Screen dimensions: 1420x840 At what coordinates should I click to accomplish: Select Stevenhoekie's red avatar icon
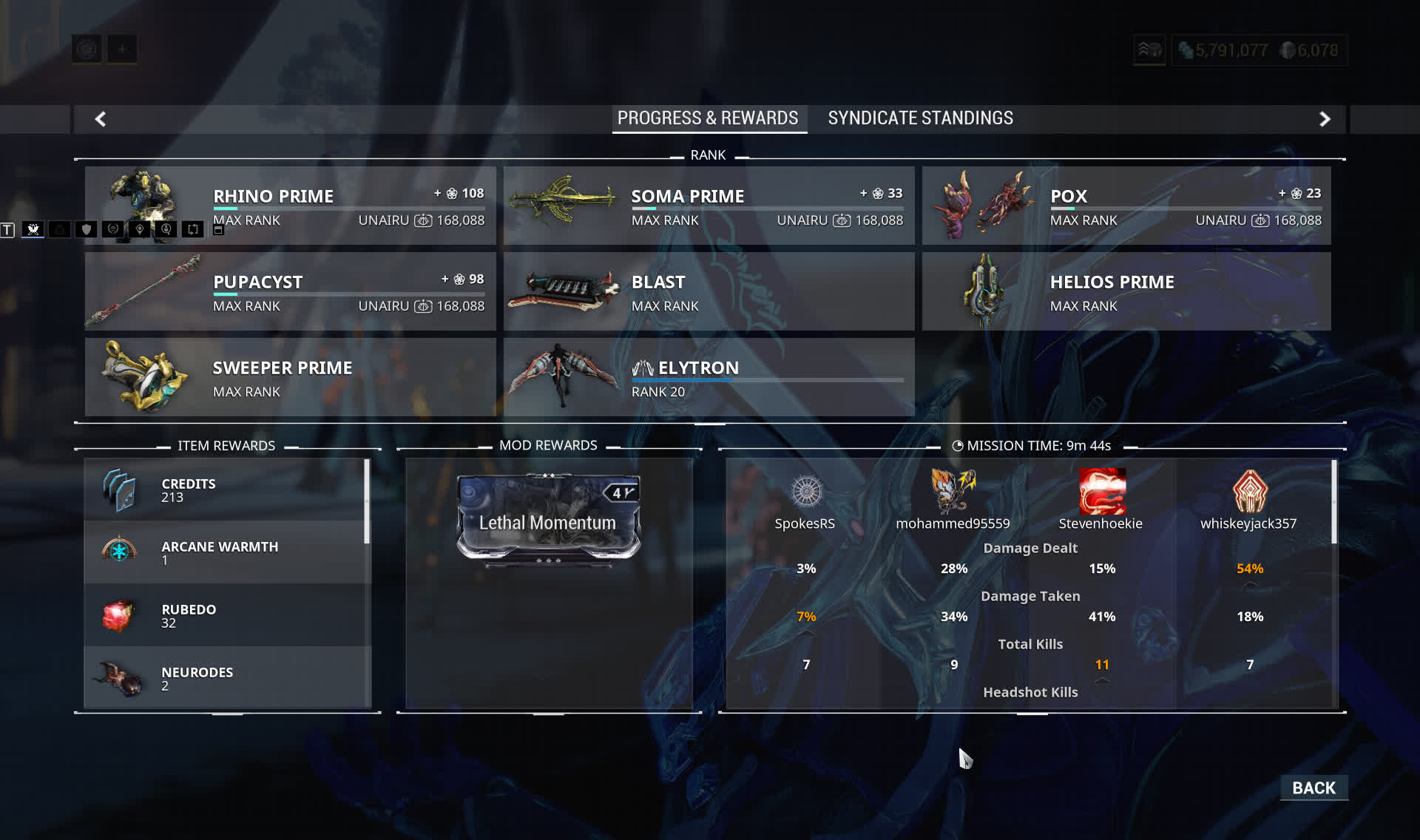(x=1101, y=491)
